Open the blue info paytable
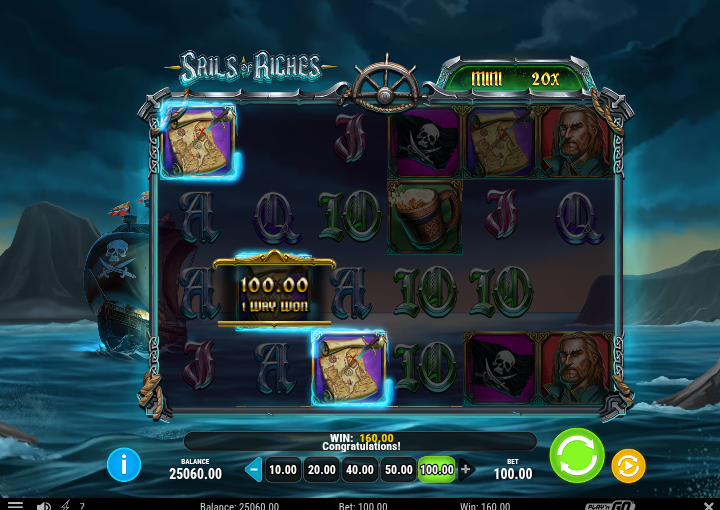Image resolution: width=720 pixels, height=510 pixels. click(x=124, y=464)
